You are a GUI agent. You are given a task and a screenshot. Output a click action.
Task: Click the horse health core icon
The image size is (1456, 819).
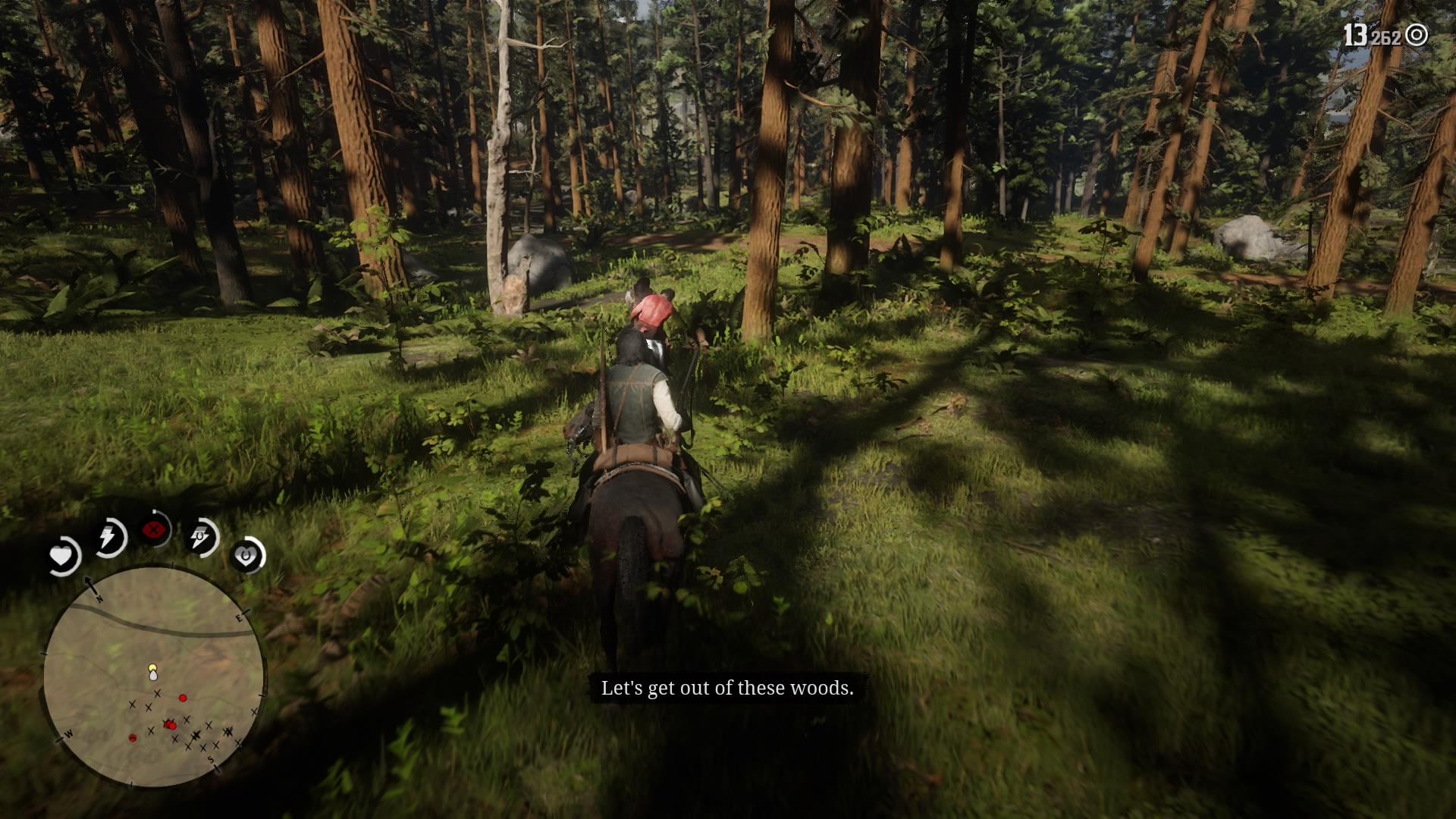coord(246,557)
